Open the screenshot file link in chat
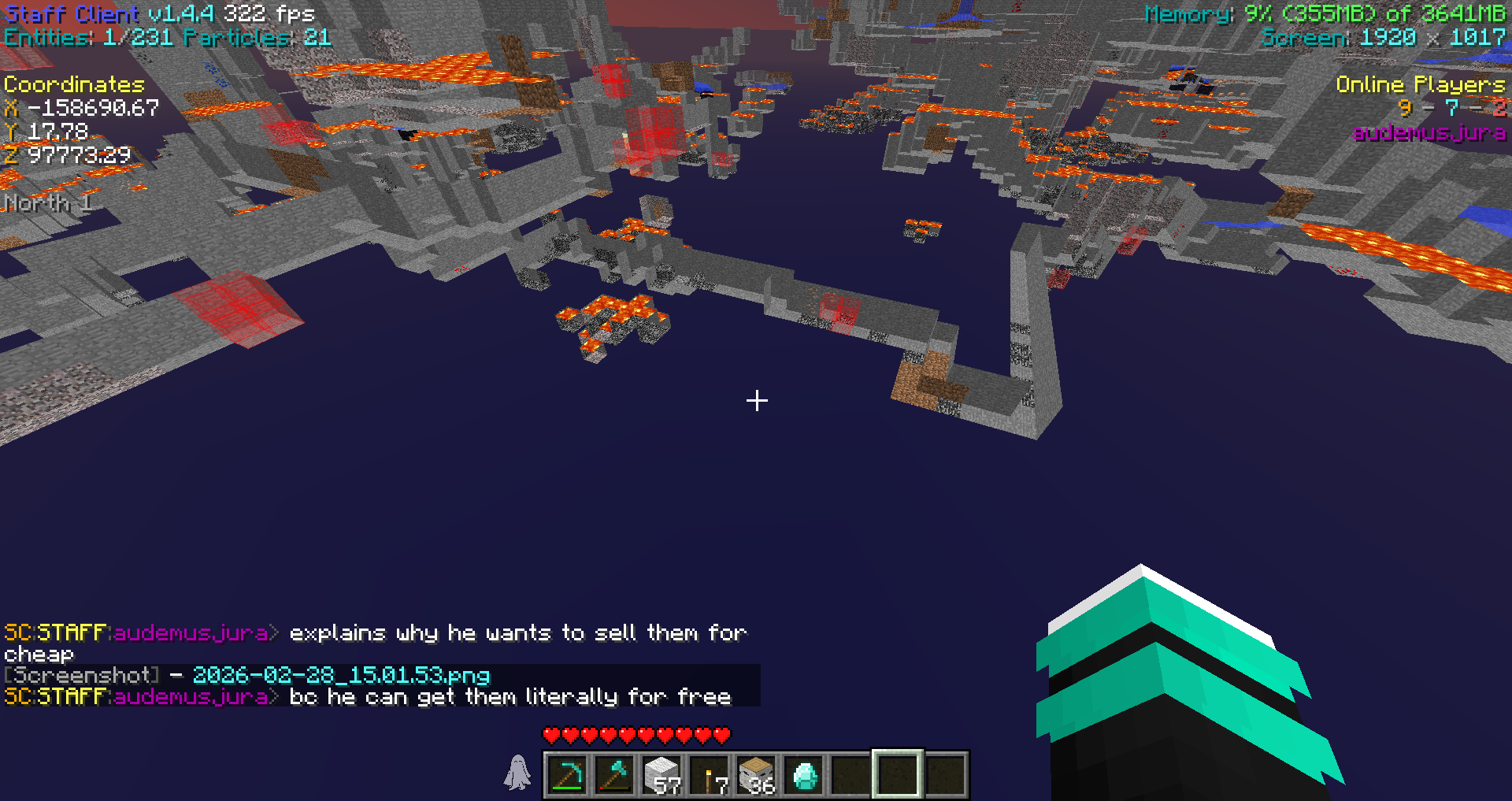Screen dimensions: 1512x801 (x=341, y=675)
